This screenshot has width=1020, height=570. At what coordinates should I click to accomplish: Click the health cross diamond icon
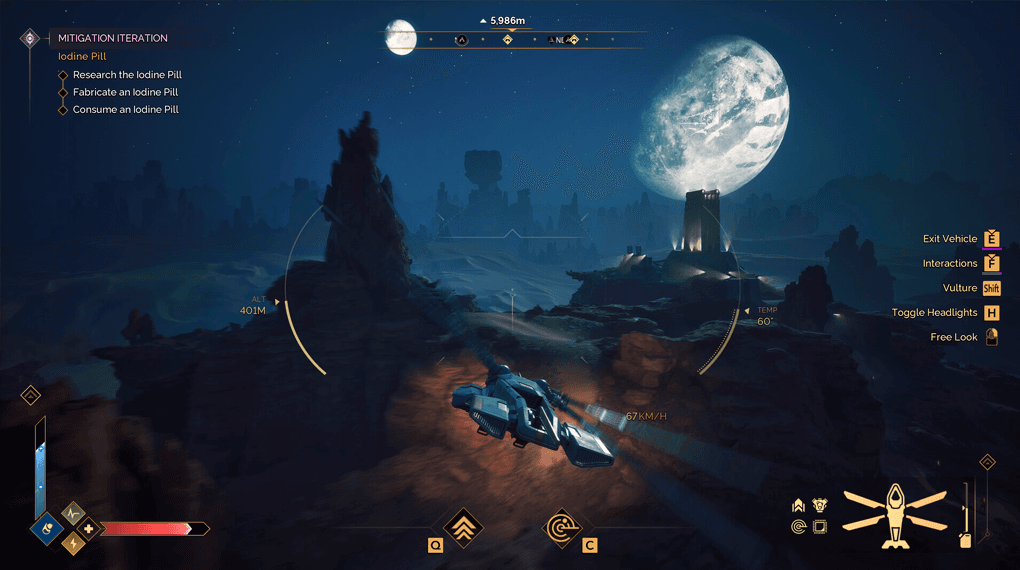(88, 528)
